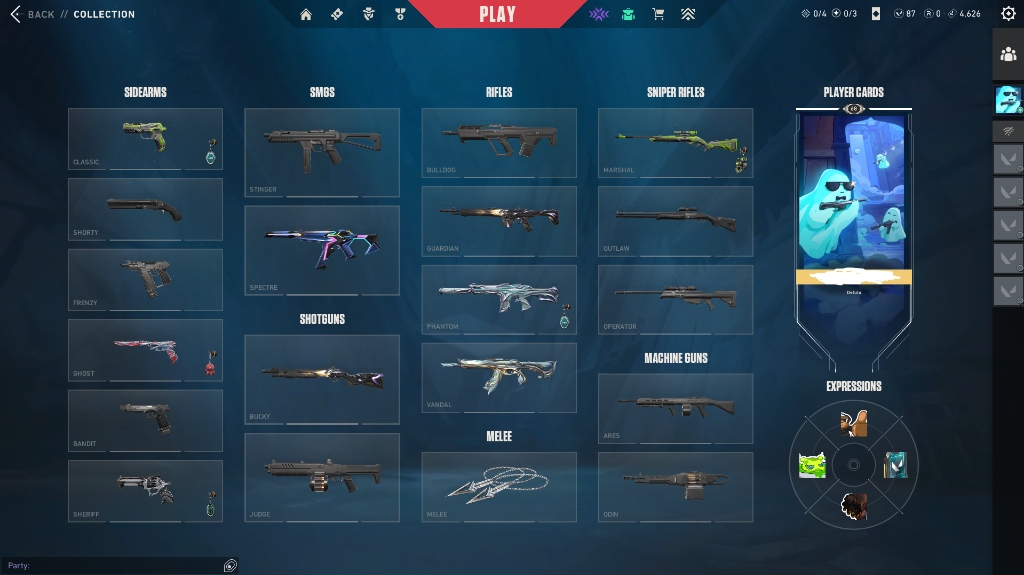The height and width of the screenshot is (575, 1024).
Task: Open the store shopping cart icon
Action: [x=658, y=15]
